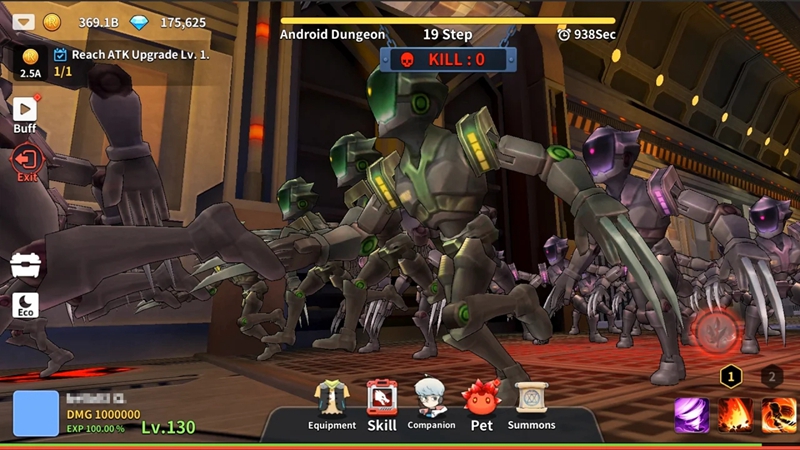Use the fire eruption skill

(736, 414)
